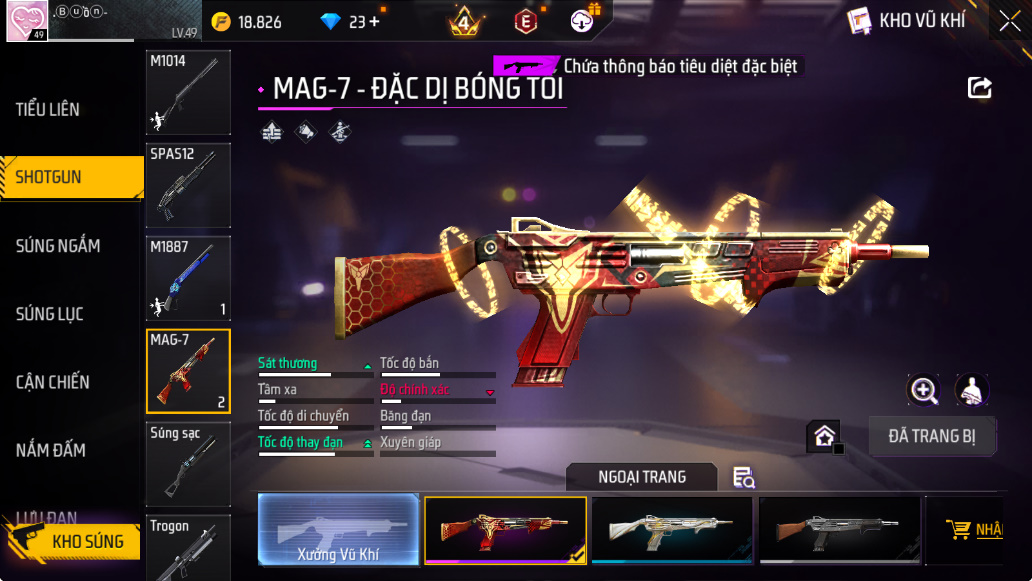The image size is (1032, 581).
Task: Select the white and gold MAG-7 skin
Action: (671, 530)
